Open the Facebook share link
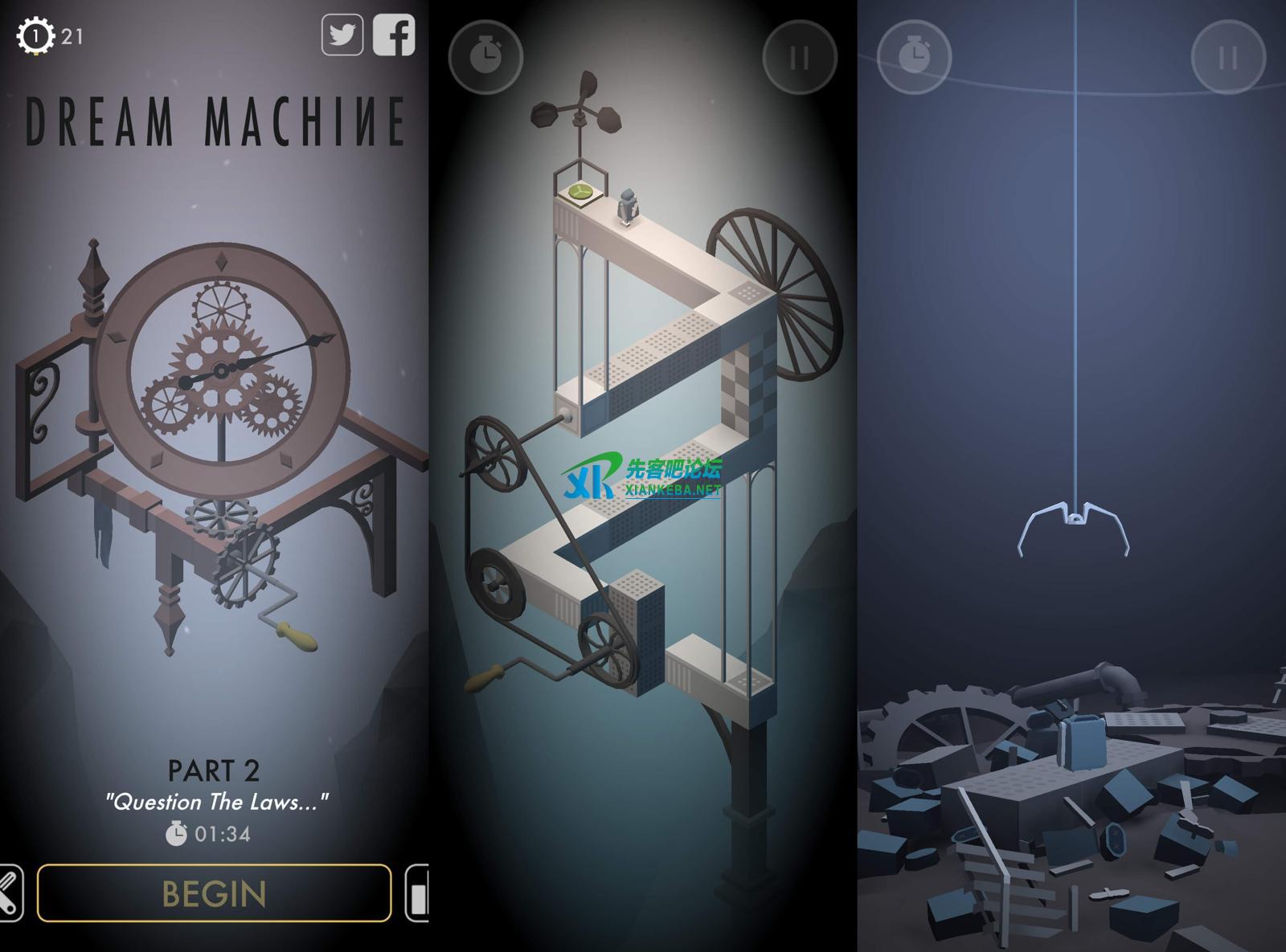This screenshot has width=1286, height=952. [x=394, y=35]
